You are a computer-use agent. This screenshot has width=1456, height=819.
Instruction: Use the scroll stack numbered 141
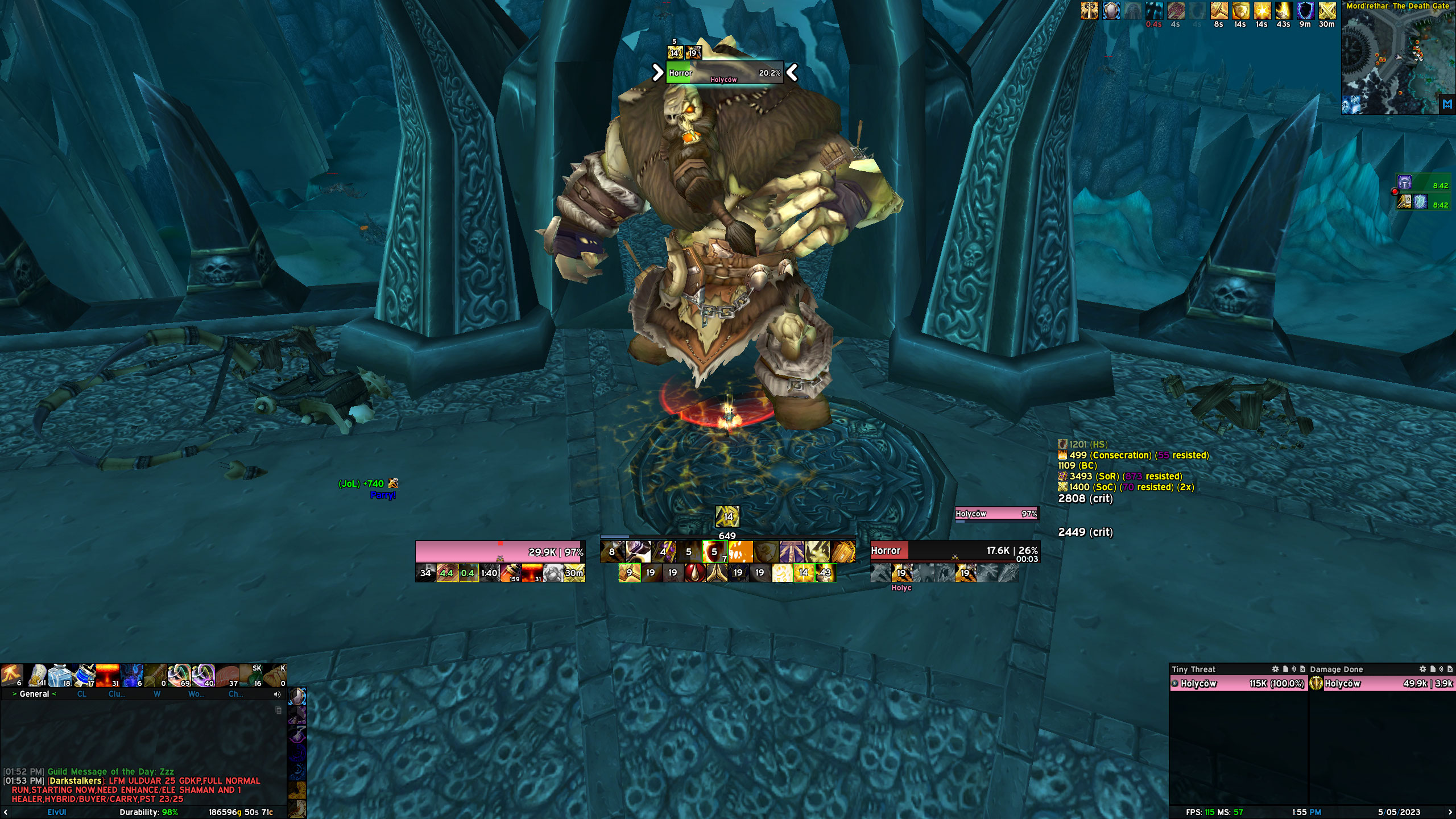[38, 676]
